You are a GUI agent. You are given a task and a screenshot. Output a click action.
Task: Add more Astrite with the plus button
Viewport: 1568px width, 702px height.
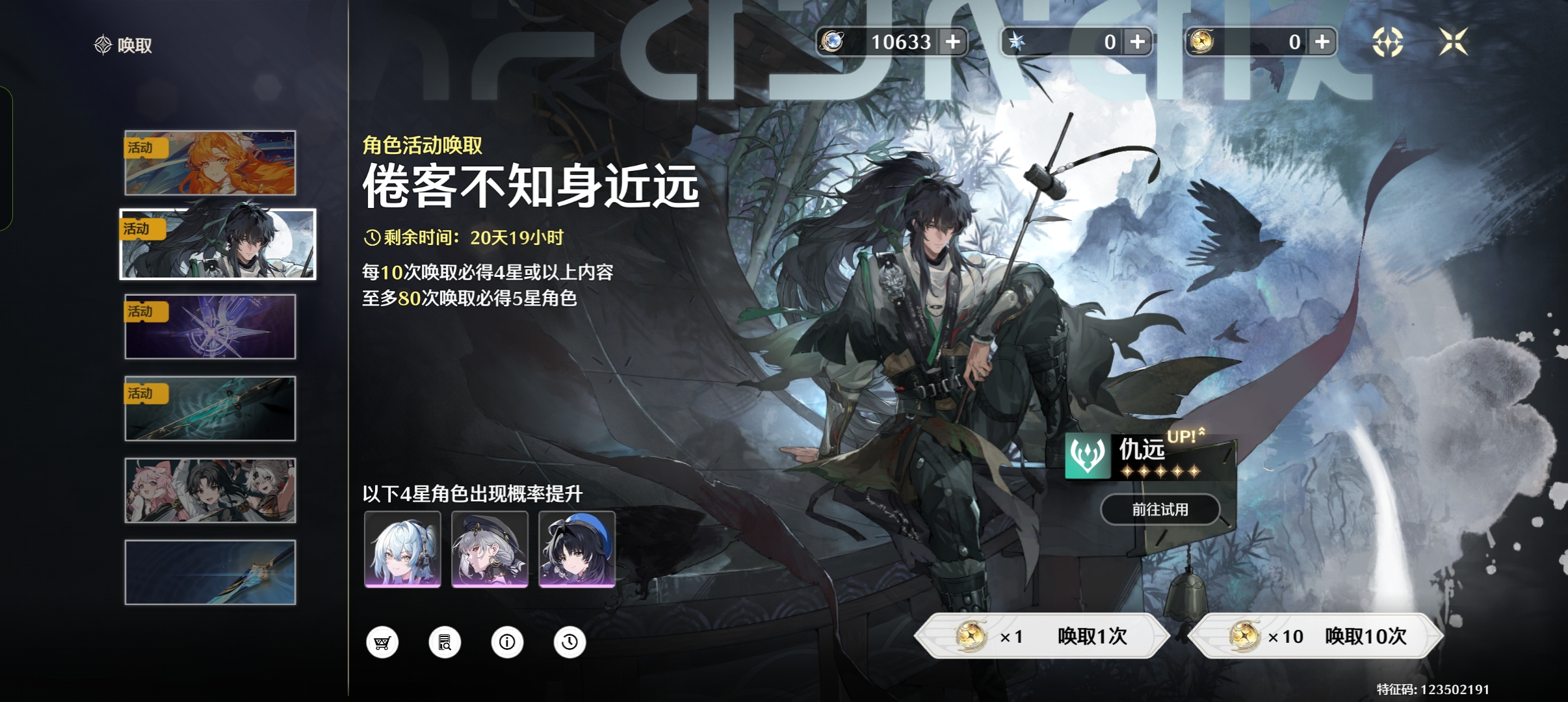pyautogui.click(x=953, y=42)
